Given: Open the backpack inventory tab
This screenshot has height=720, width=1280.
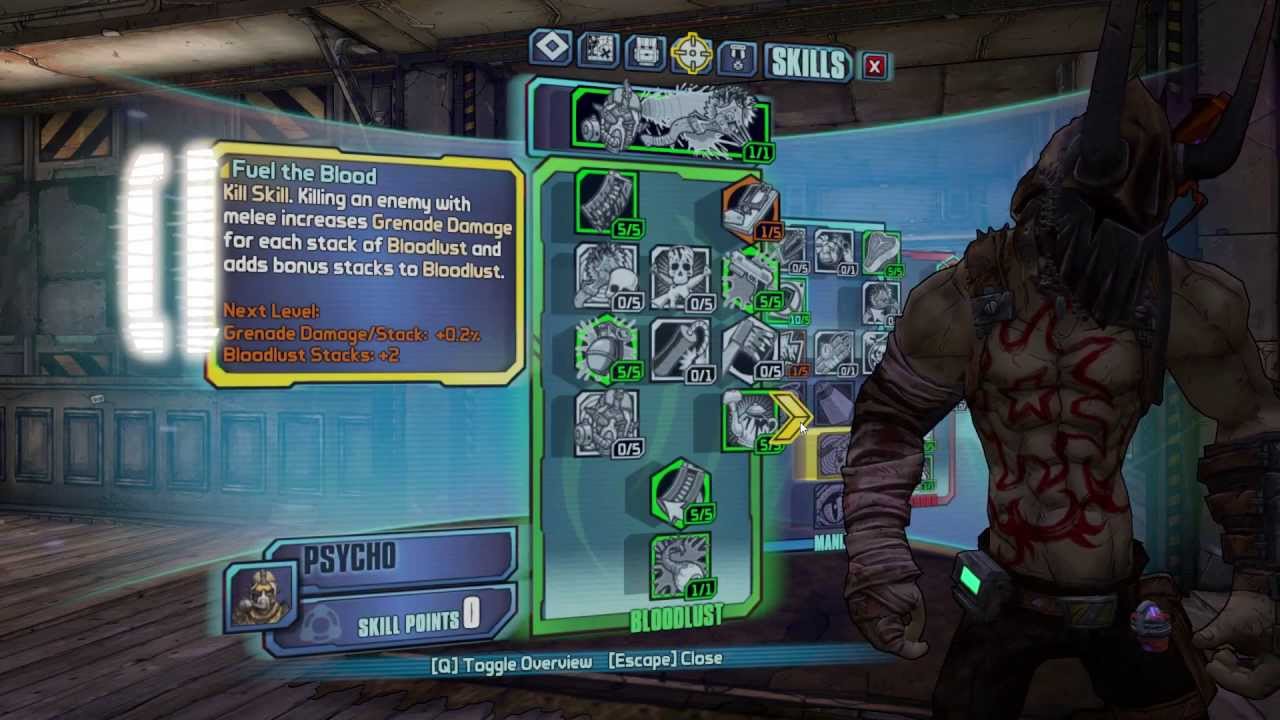Looking at the screenshot, I should (x=645, y=52).
